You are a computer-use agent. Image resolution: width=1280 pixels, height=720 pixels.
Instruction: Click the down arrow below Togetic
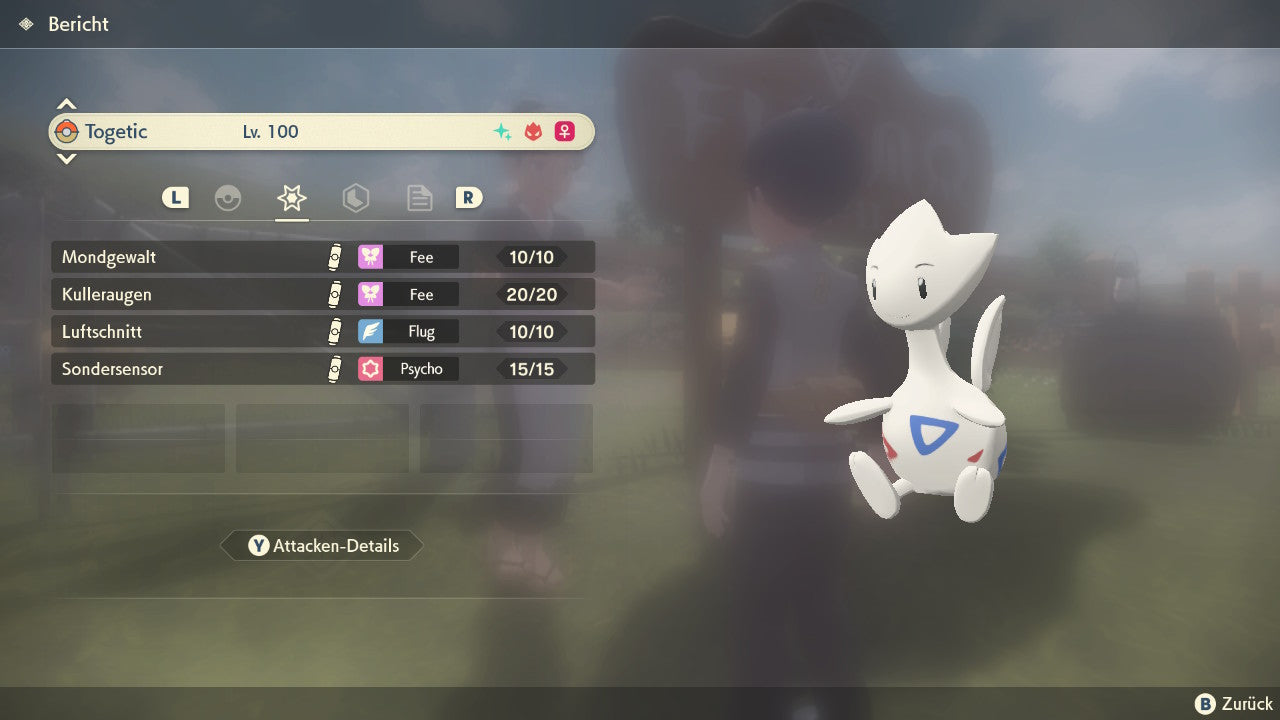point(66,158)
